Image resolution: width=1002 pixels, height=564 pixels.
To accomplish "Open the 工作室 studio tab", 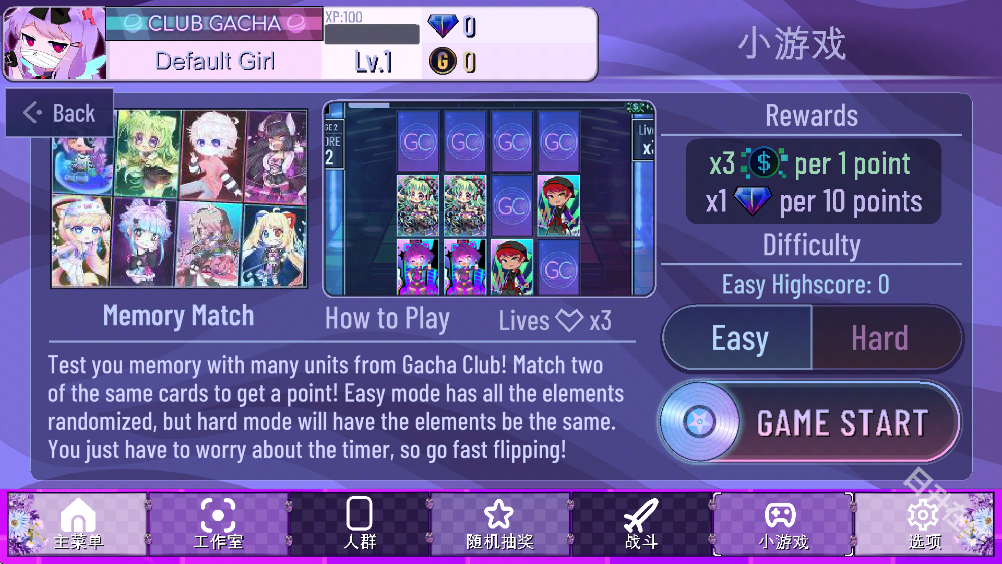I will click(x=218, y=524).
